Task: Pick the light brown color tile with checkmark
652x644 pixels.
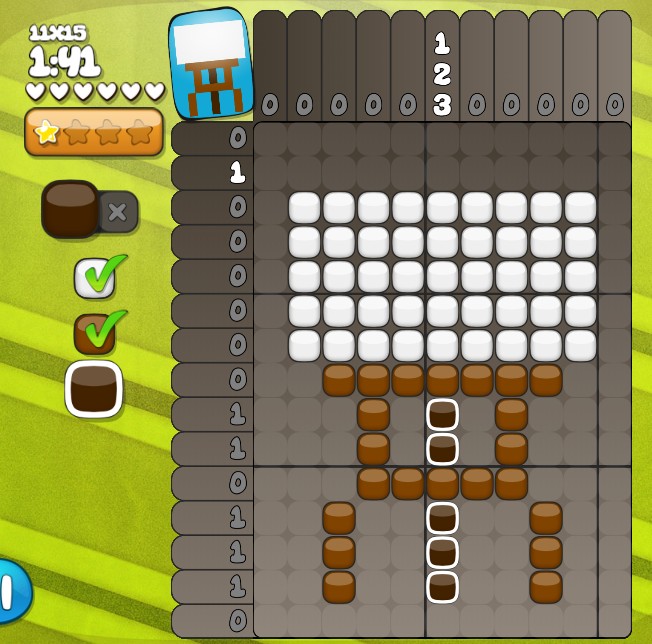Action: coord(95,334)
